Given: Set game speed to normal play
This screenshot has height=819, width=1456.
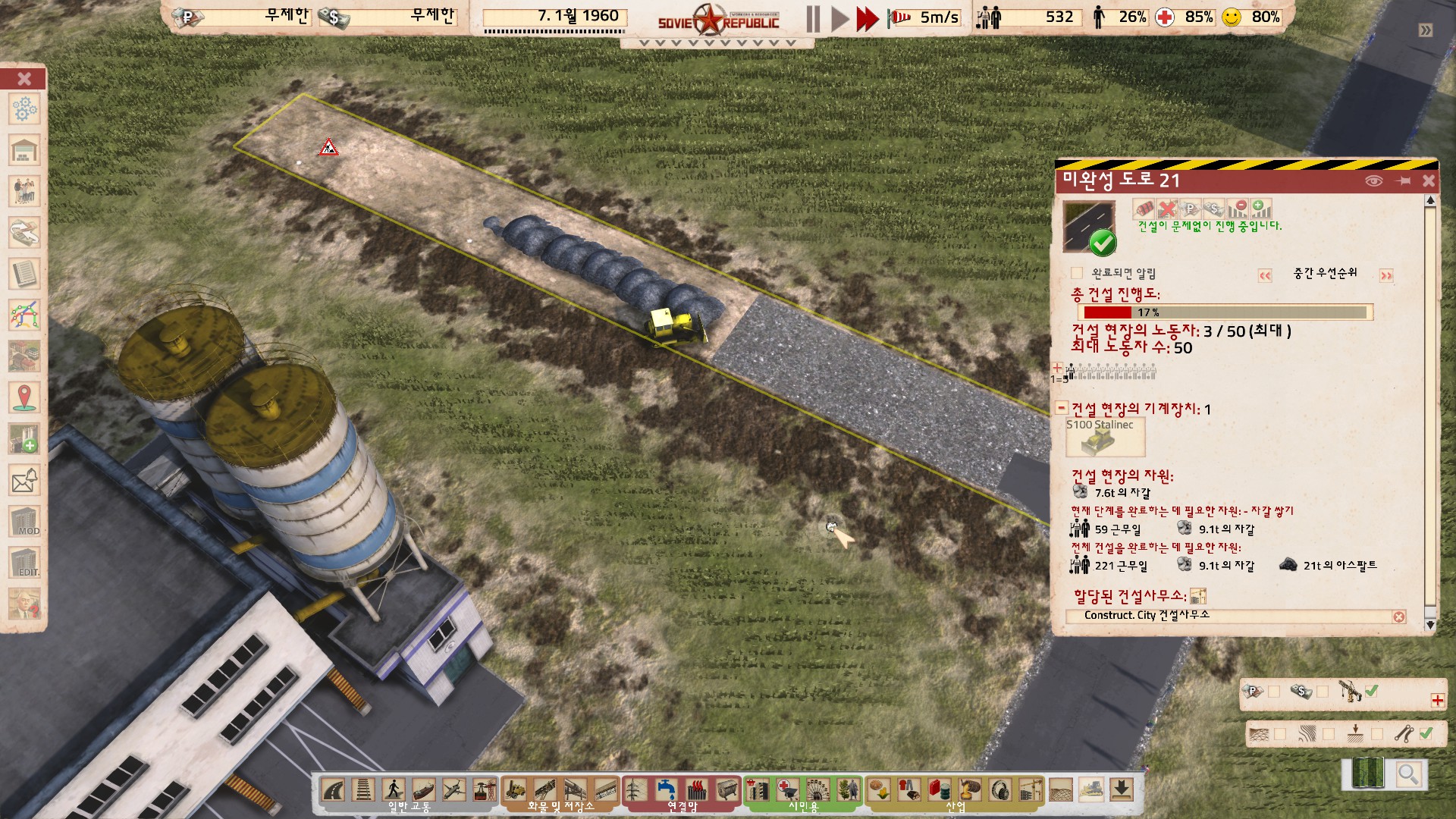Looking at the screenshot, I should pyautogui.click(x=839, y=19).
